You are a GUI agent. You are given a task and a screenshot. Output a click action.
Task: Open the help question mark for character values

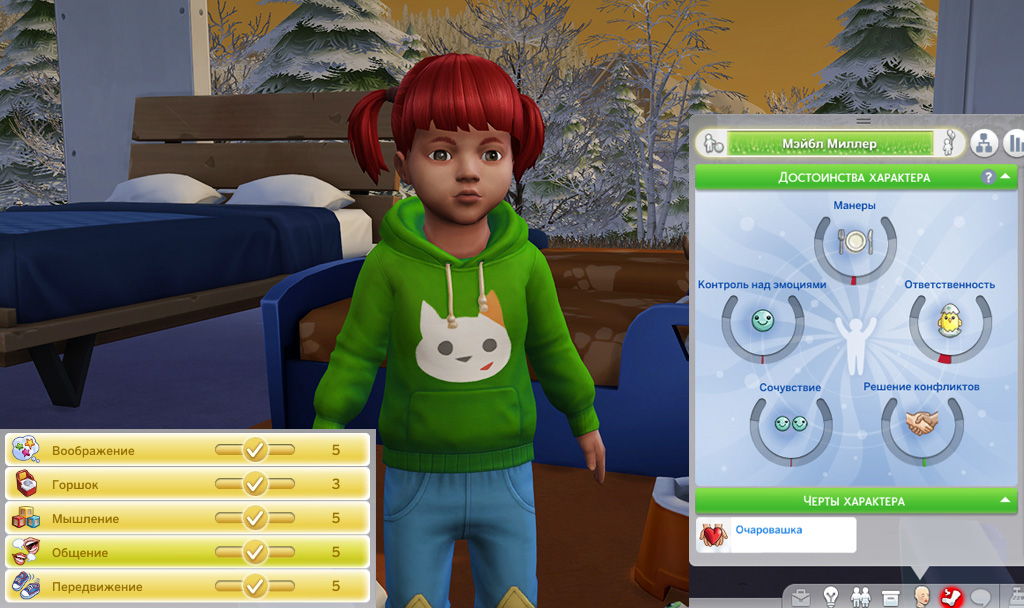(988, 177)
